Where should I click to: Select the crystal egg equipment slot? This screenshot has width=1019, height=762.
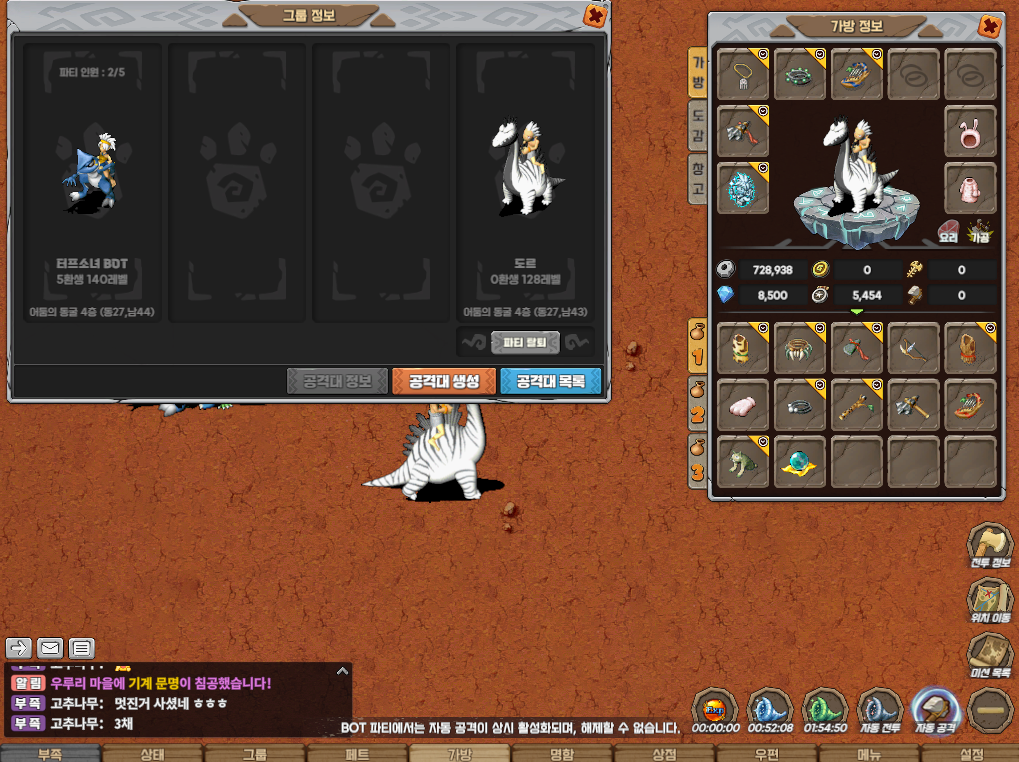pyautogui.click(x=743, y=188)
